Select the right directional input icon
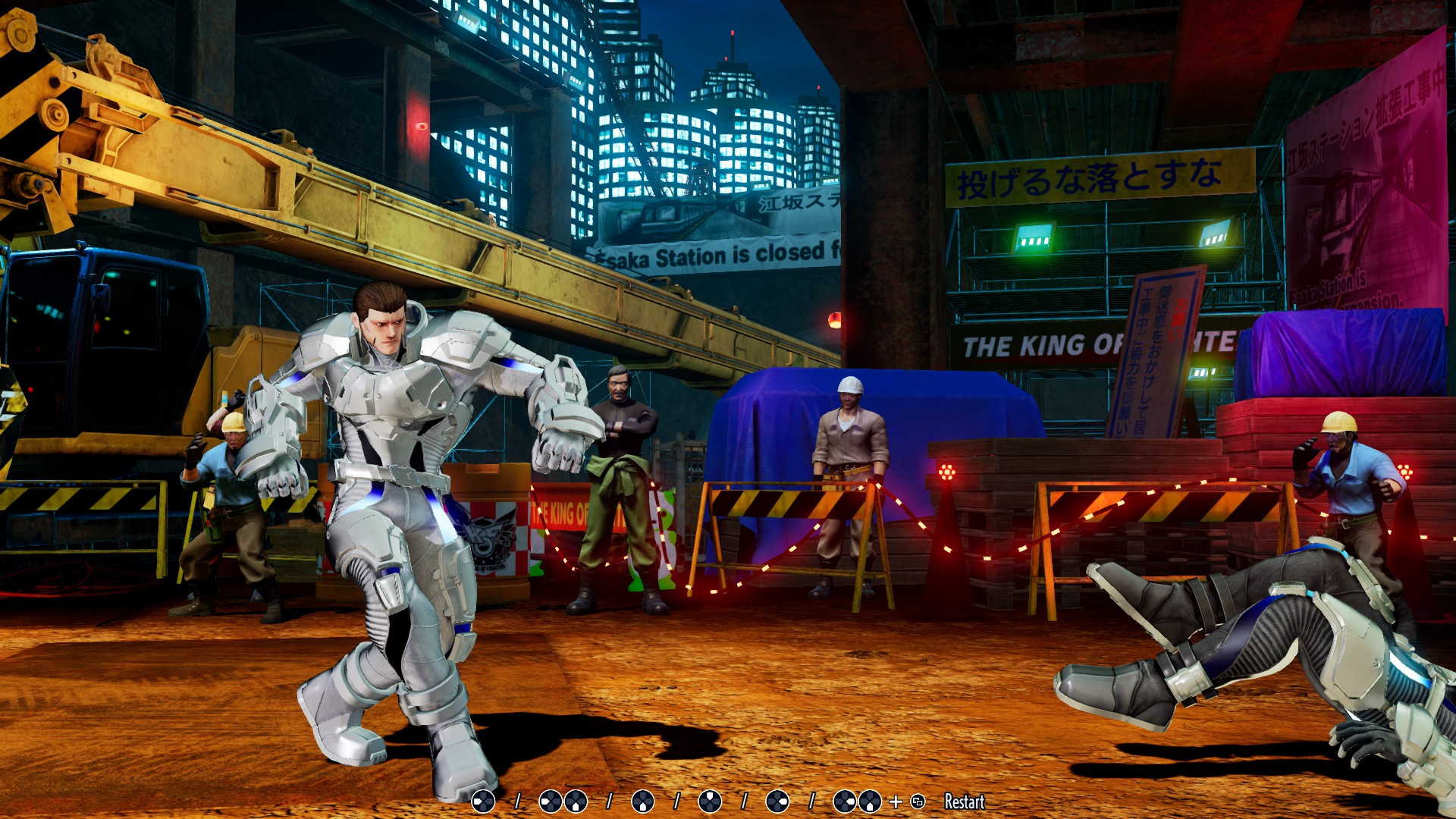This screenshot has height=819, width=1456. coord(779,802)
